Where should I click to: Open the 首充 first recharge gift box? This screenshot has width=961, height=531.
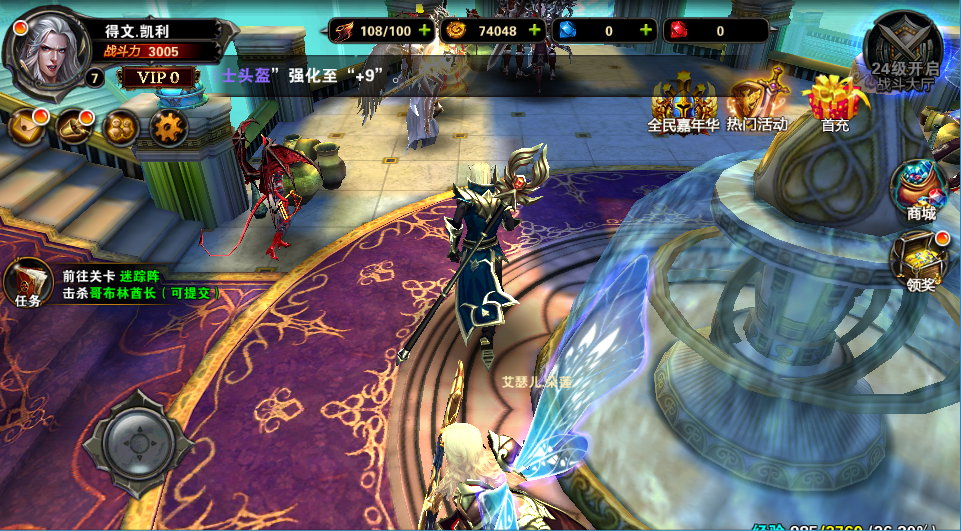[835, 102]
